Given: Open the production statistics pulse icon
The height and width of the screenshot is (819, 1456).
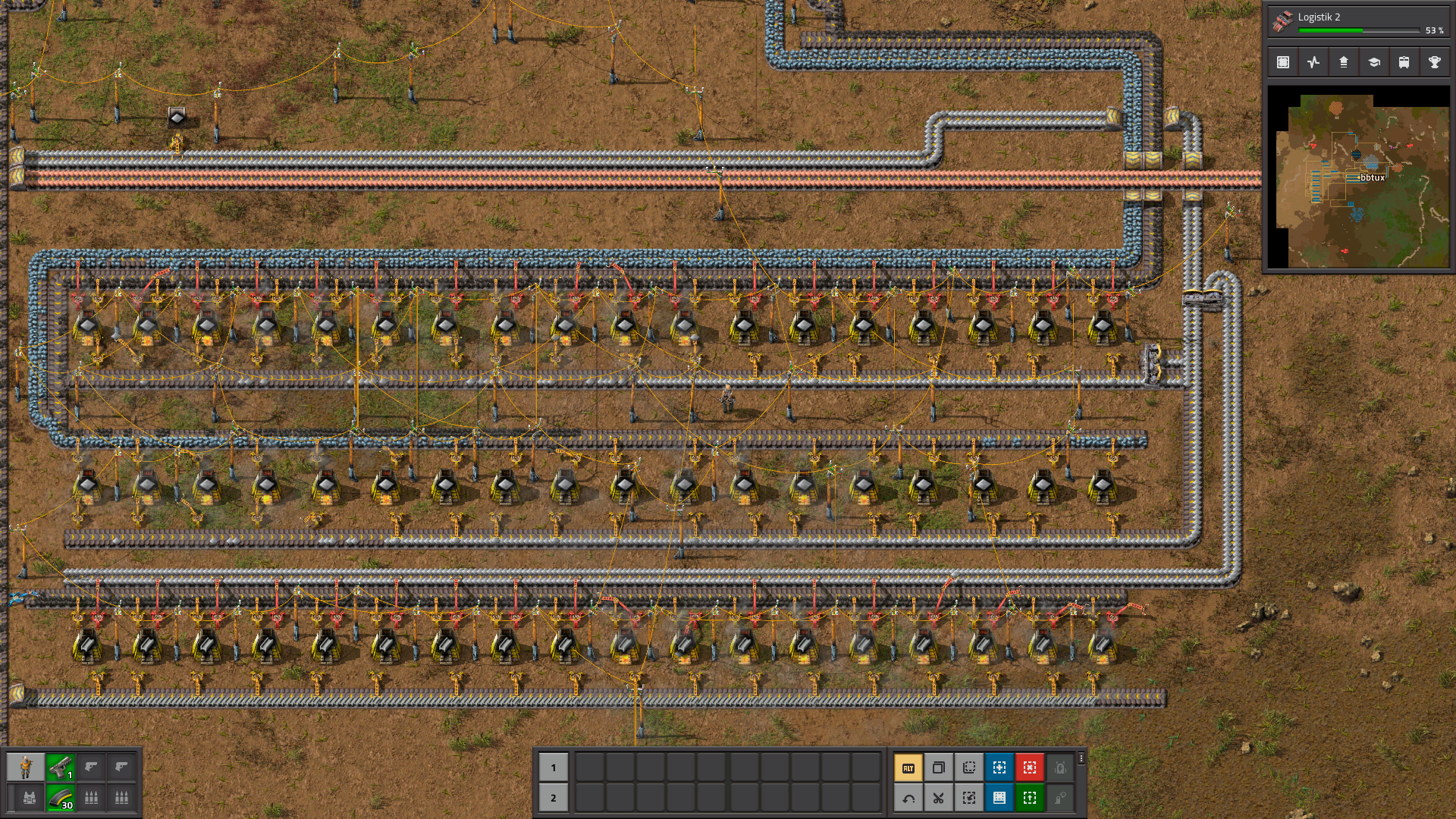Looking at the screenshot, I should pyautogui.click(x=1313, y=62).
